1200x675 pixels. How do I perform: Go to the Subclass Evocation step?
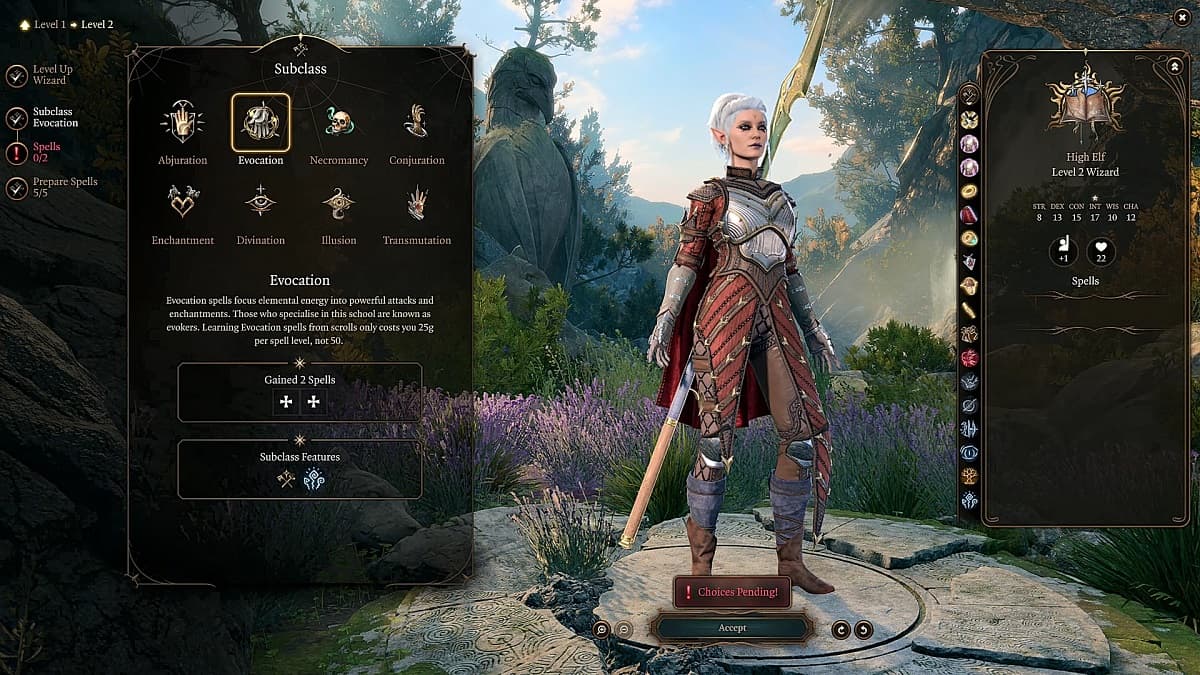[17, 117]
